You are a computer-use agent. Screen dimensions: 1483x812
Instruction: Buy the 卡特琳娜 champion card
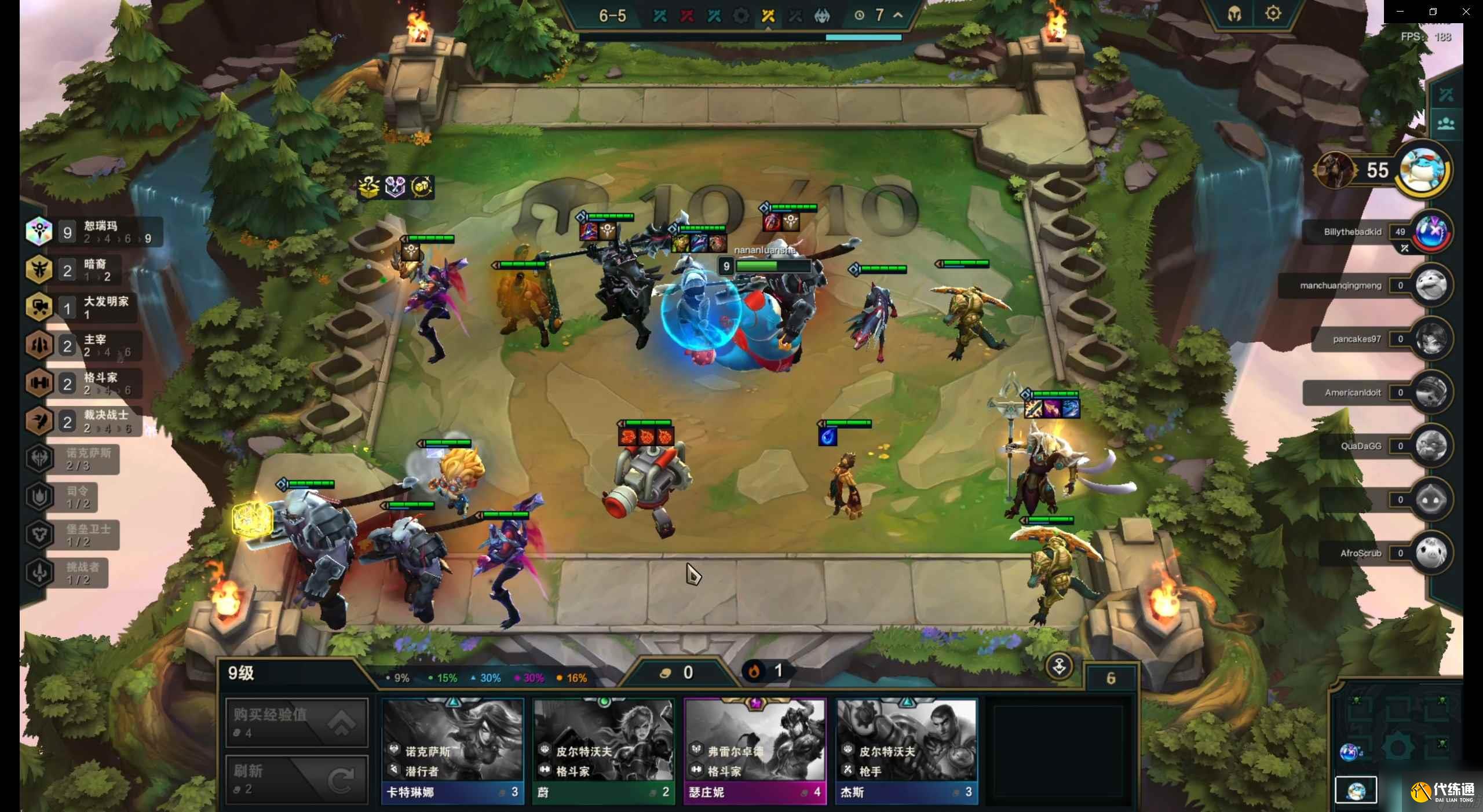(452, 751)
